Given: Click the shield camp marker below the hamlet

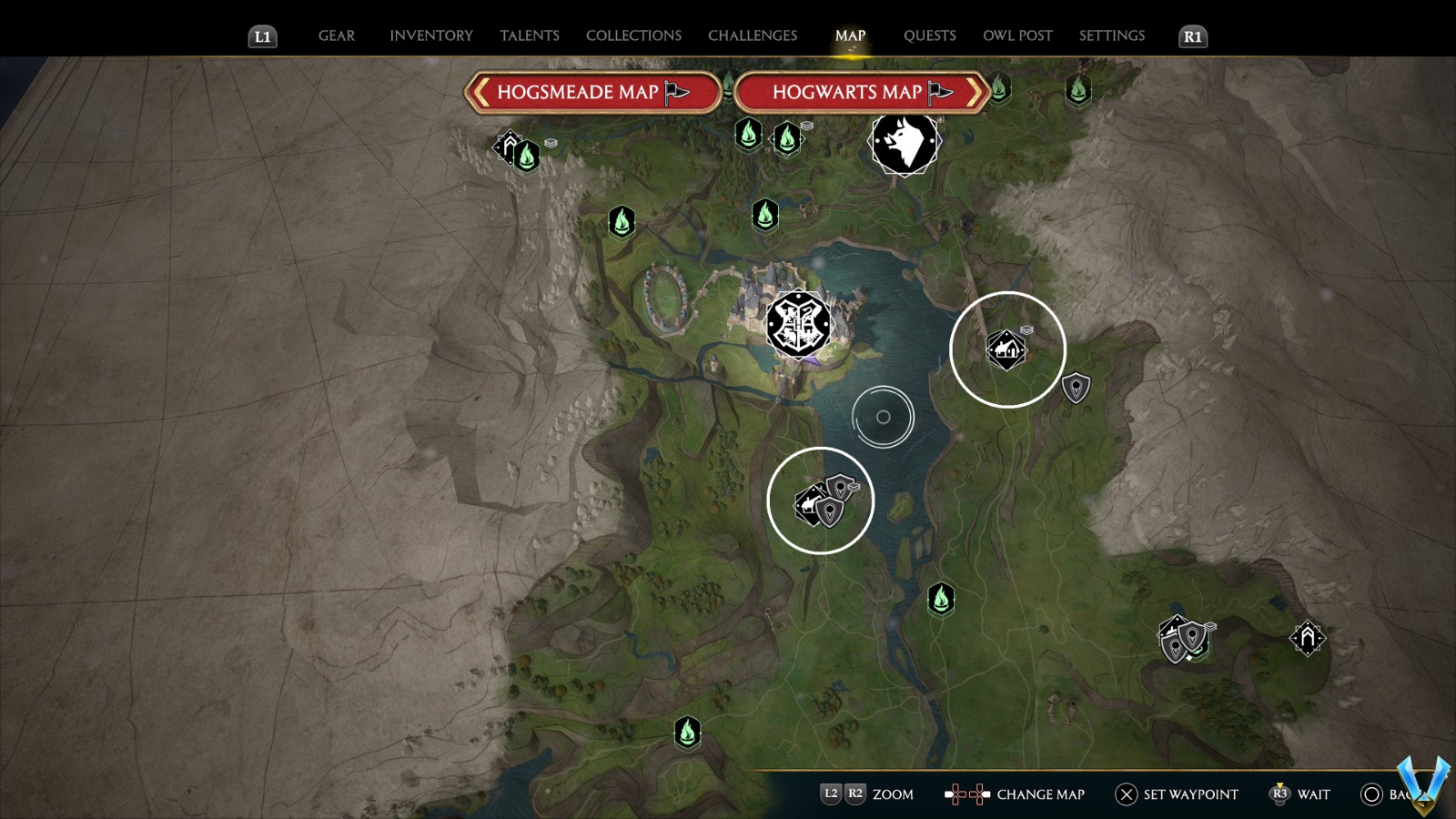Looking at the screenshot, I should coord(1076,386).
